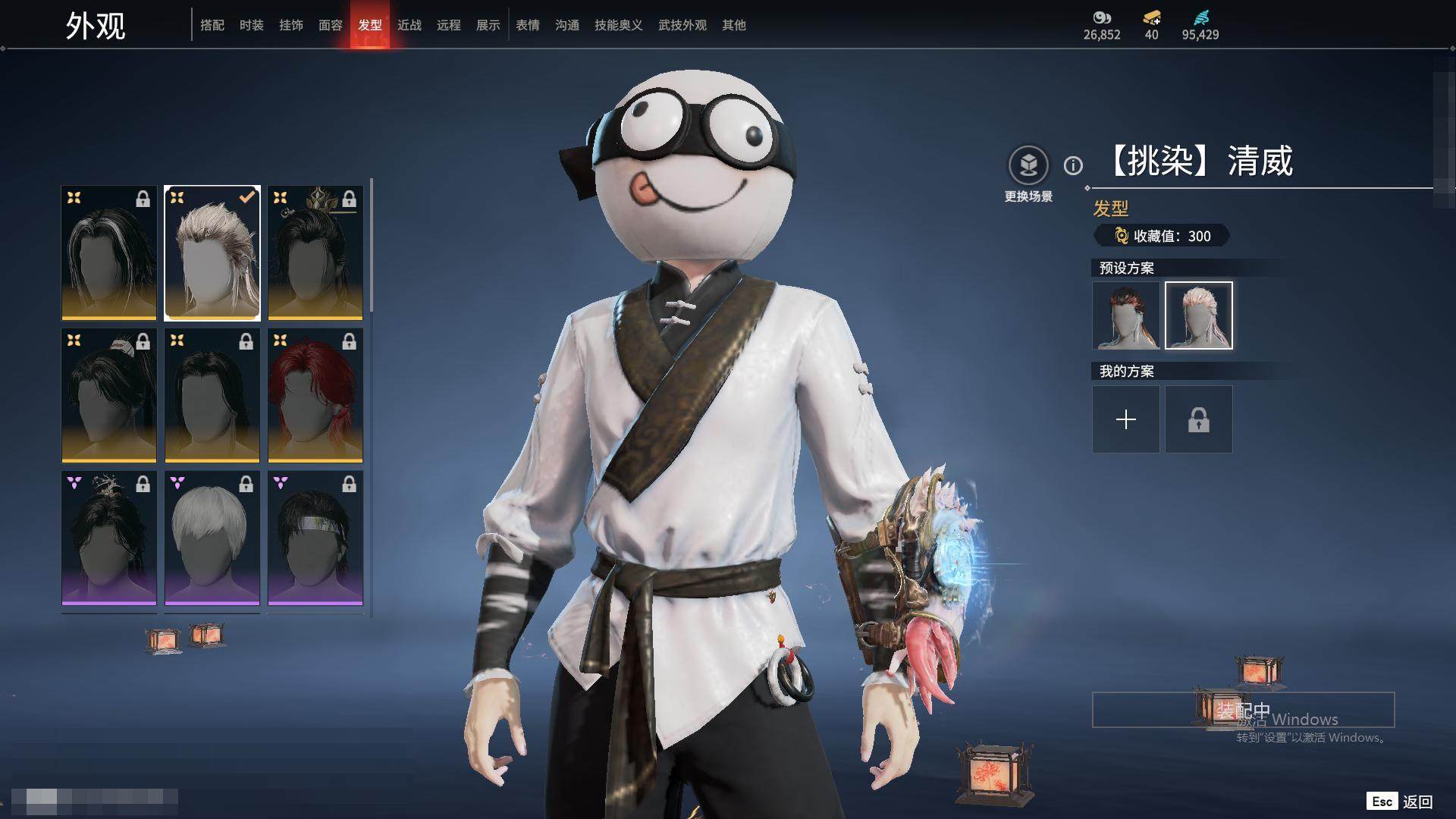Image resolution: width=1456 pixels, height=819 pixels.
Task: Choose the dark-red preset color scheme
Action: [1125, 315]
